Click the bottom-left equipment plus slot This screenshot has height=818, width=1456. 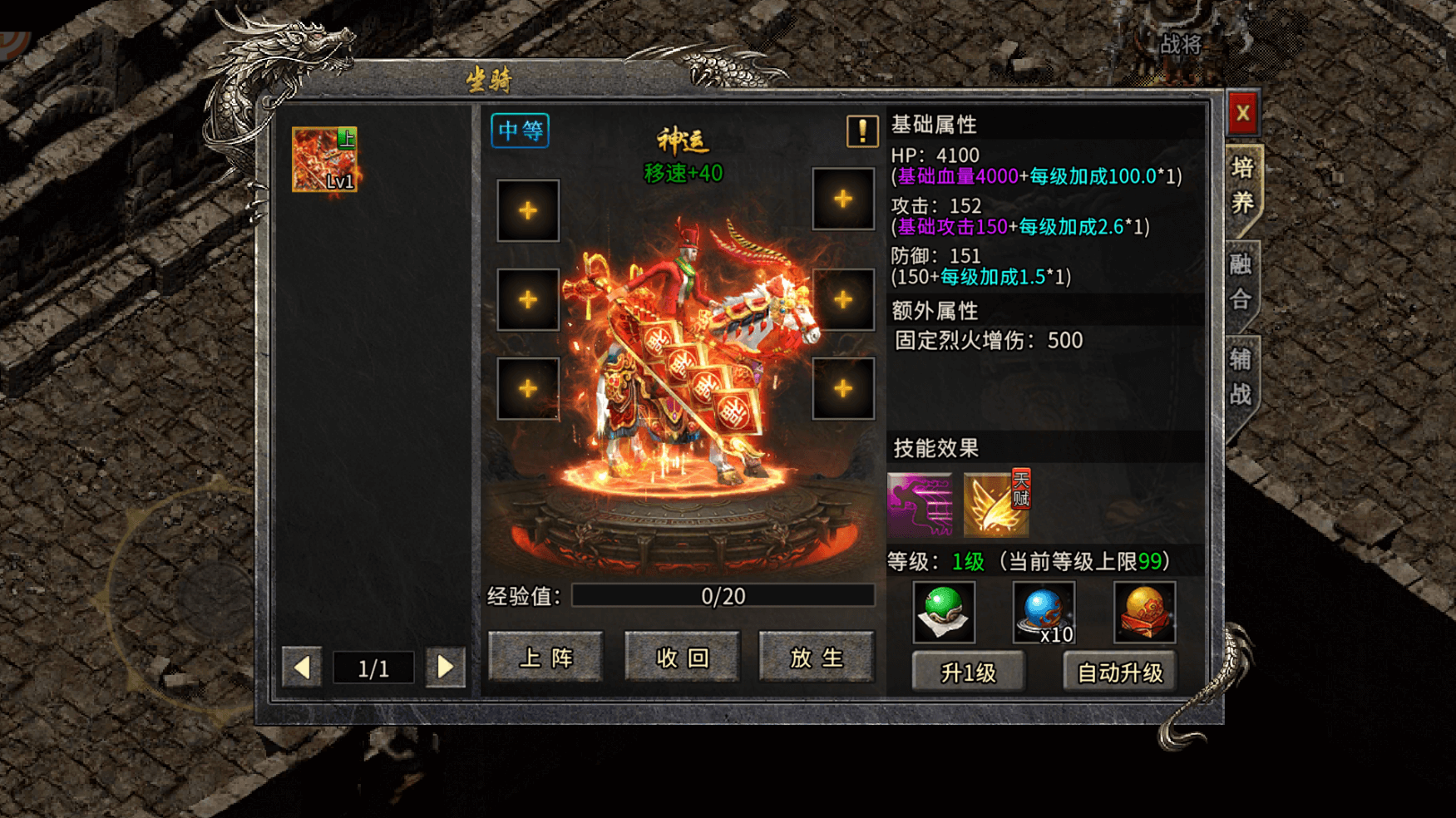click(527, 387)
